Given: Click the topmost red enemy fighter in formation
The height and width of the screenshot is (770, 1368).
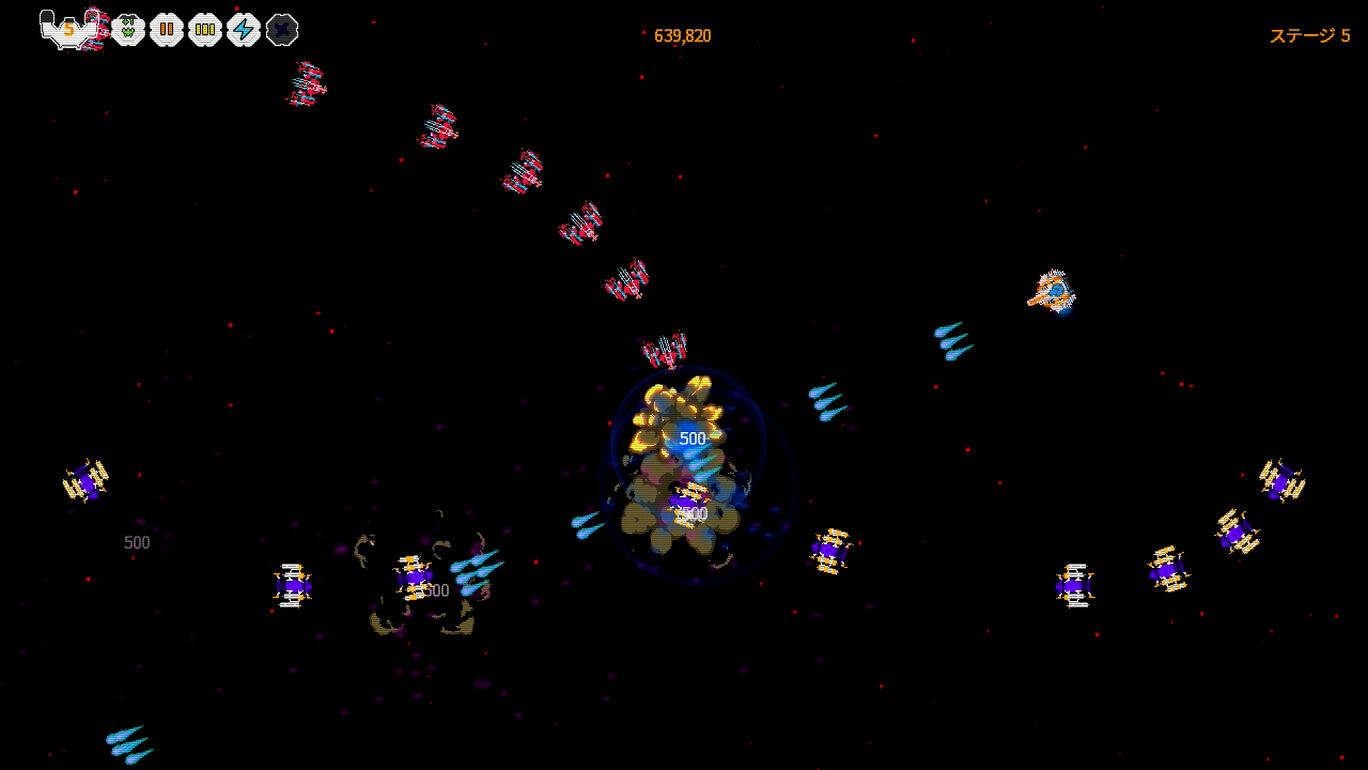Looking at the screenshot, I should point(307,85).
